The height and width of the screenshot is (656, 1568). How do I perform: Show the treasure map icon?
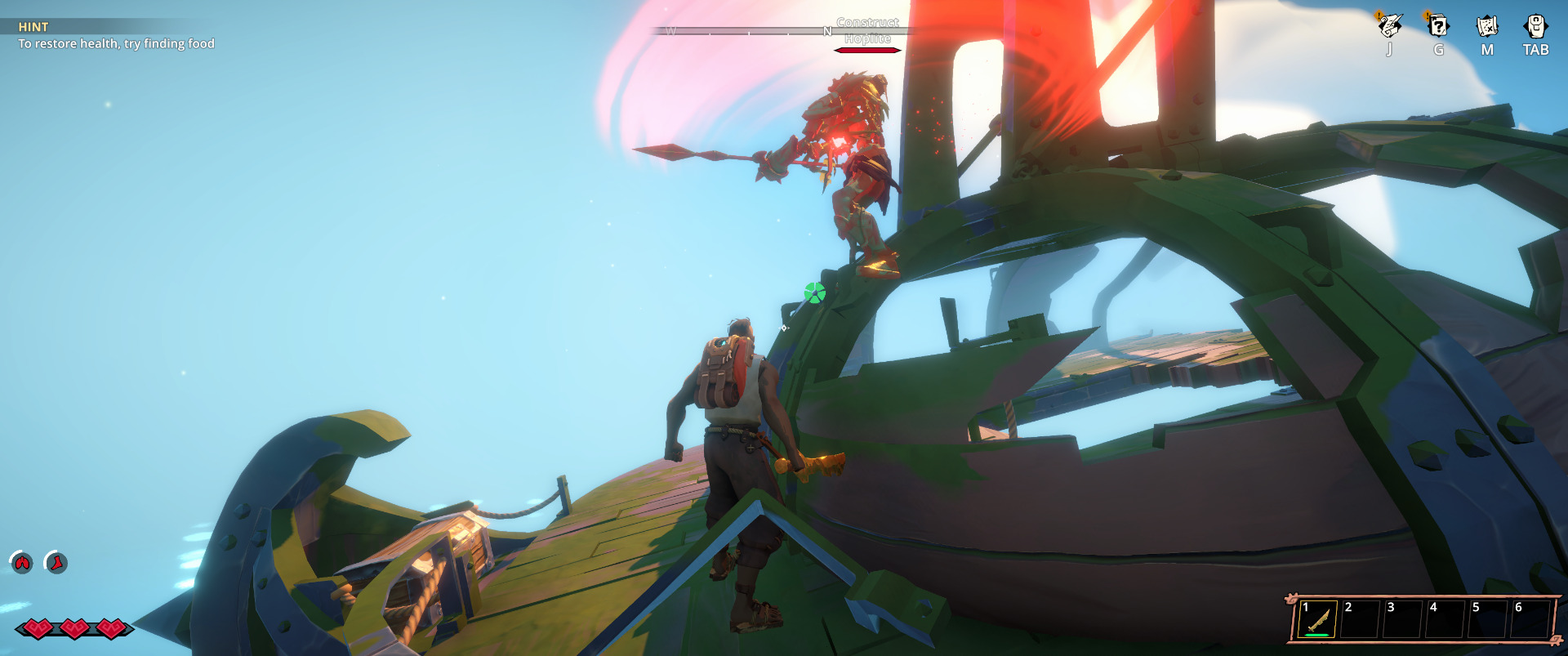click(x=1487, y=26)
